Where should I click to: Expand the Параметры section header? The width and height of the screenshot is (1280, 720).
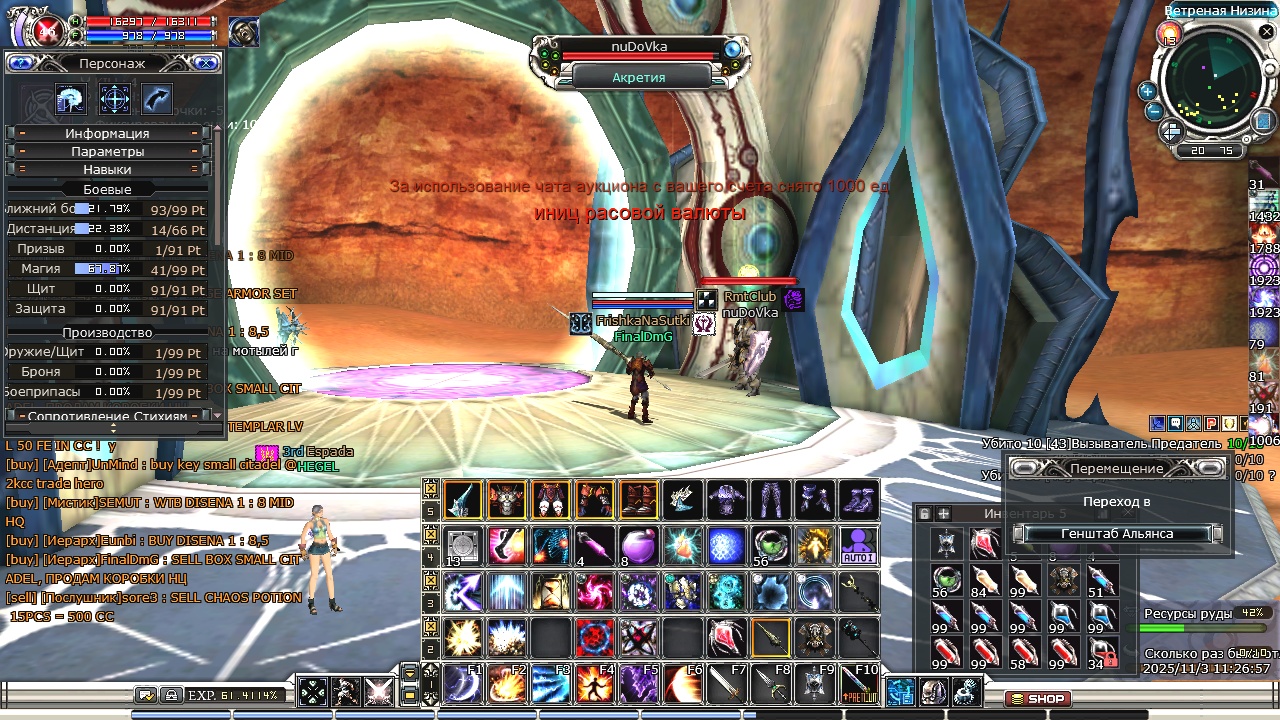click(x=107, y=151)
